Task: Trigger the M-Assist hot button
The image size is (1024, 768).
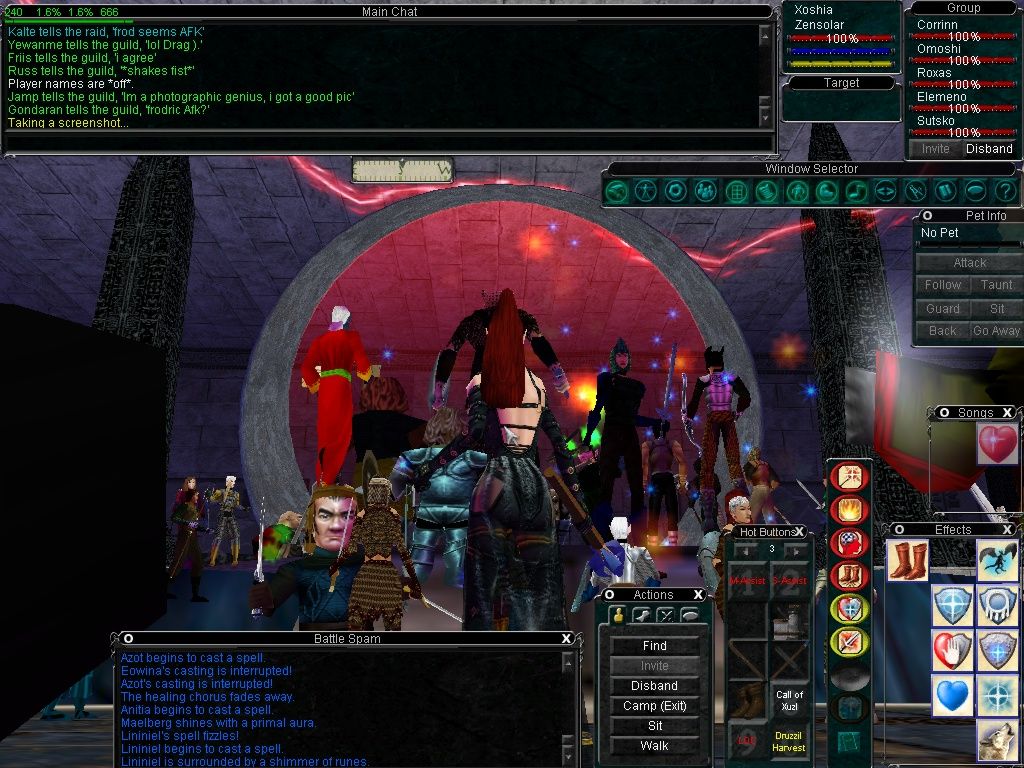Action: [747, 581]
